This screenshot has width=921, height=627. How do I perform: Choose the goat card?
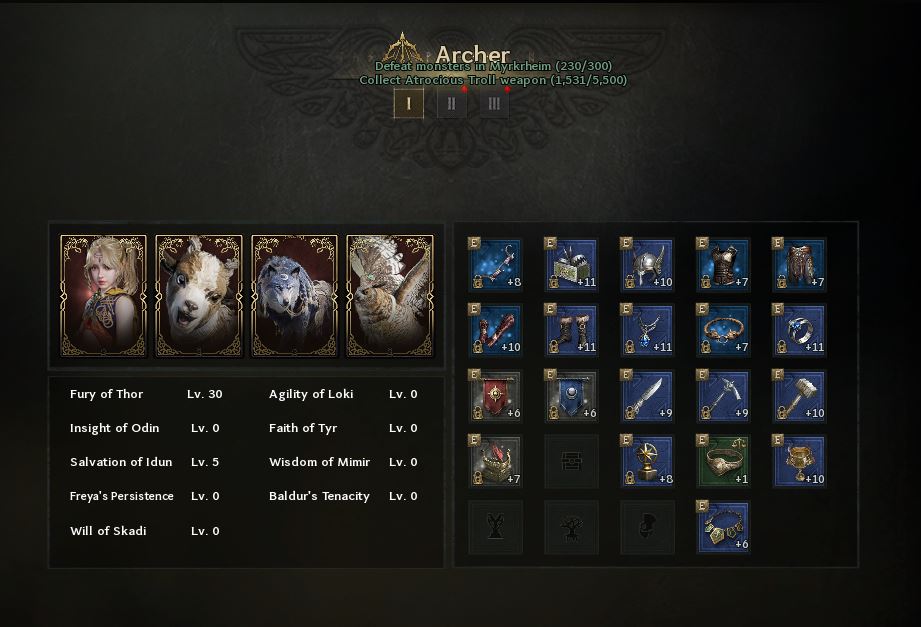(x=199, y=296)
